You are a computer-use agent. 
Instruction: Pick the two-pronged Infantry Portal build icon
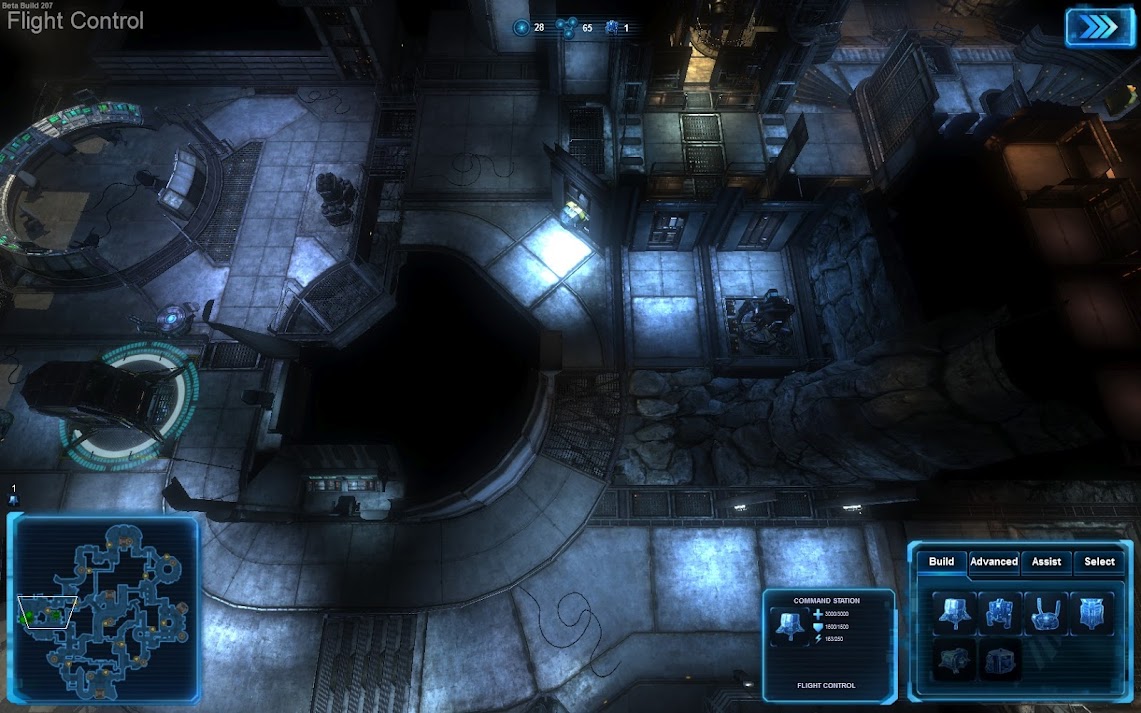pos(1046,613)
